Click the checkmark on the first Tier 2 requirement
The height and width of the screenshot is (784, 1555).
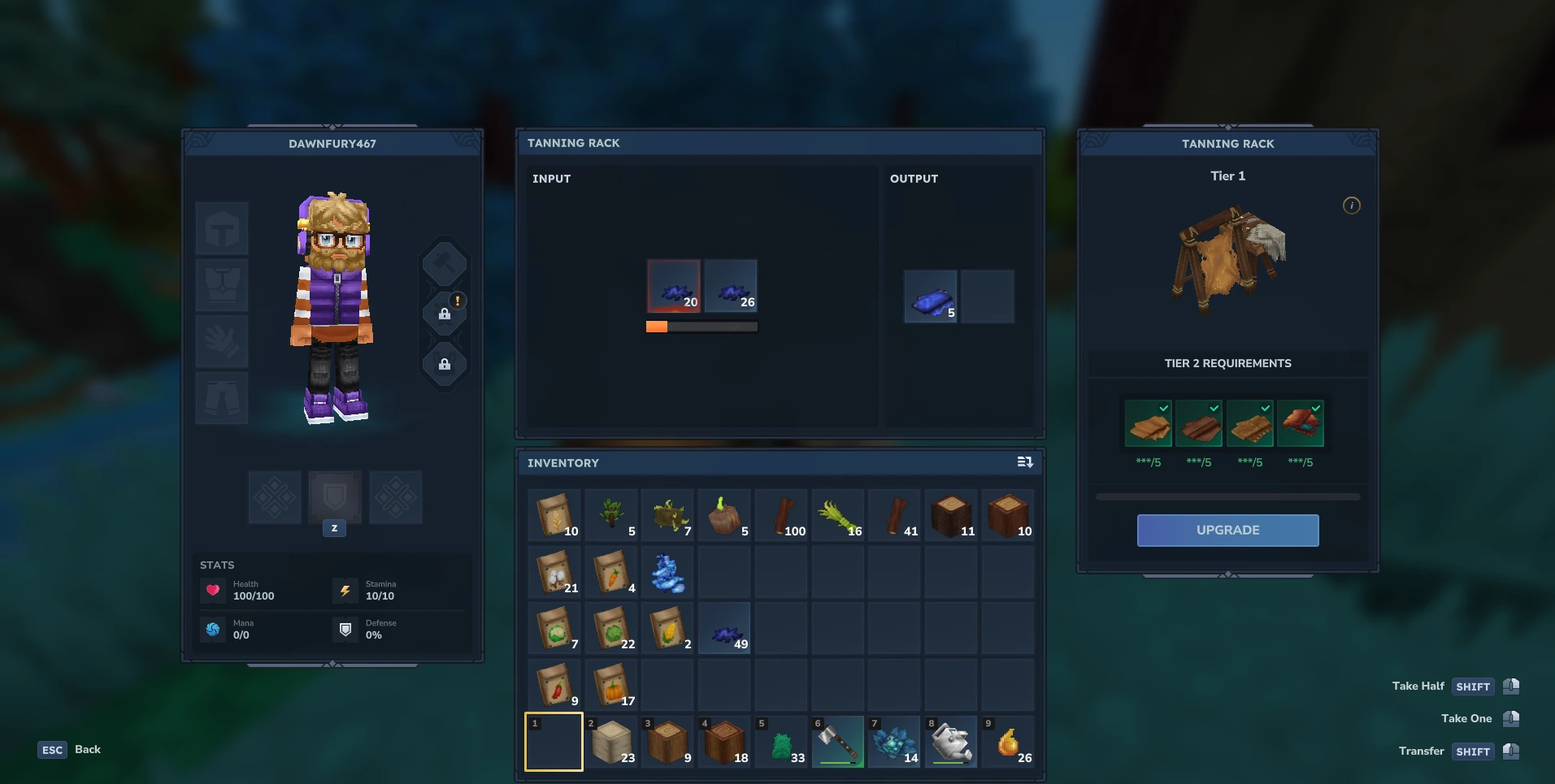click(1163, 409)
